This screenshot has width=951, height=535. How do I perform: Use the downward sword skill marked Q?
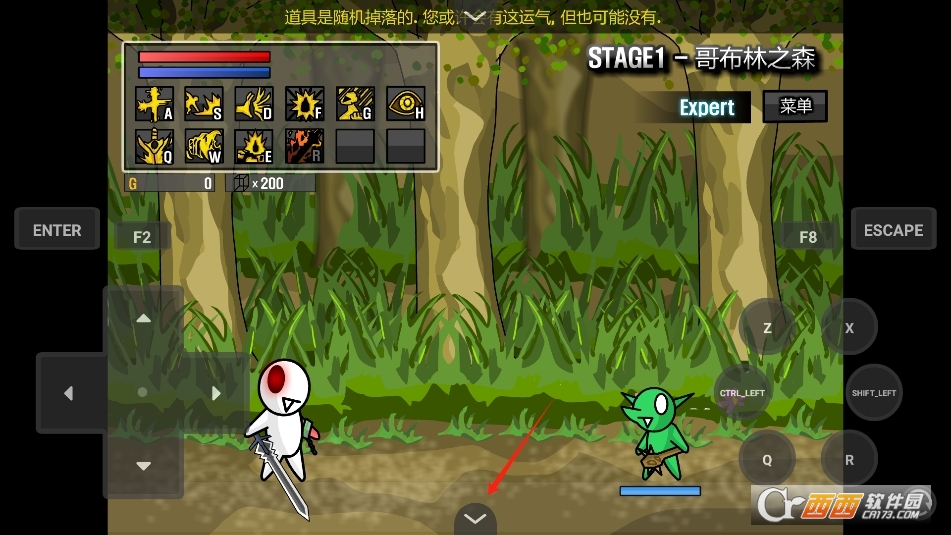(154, 146)
